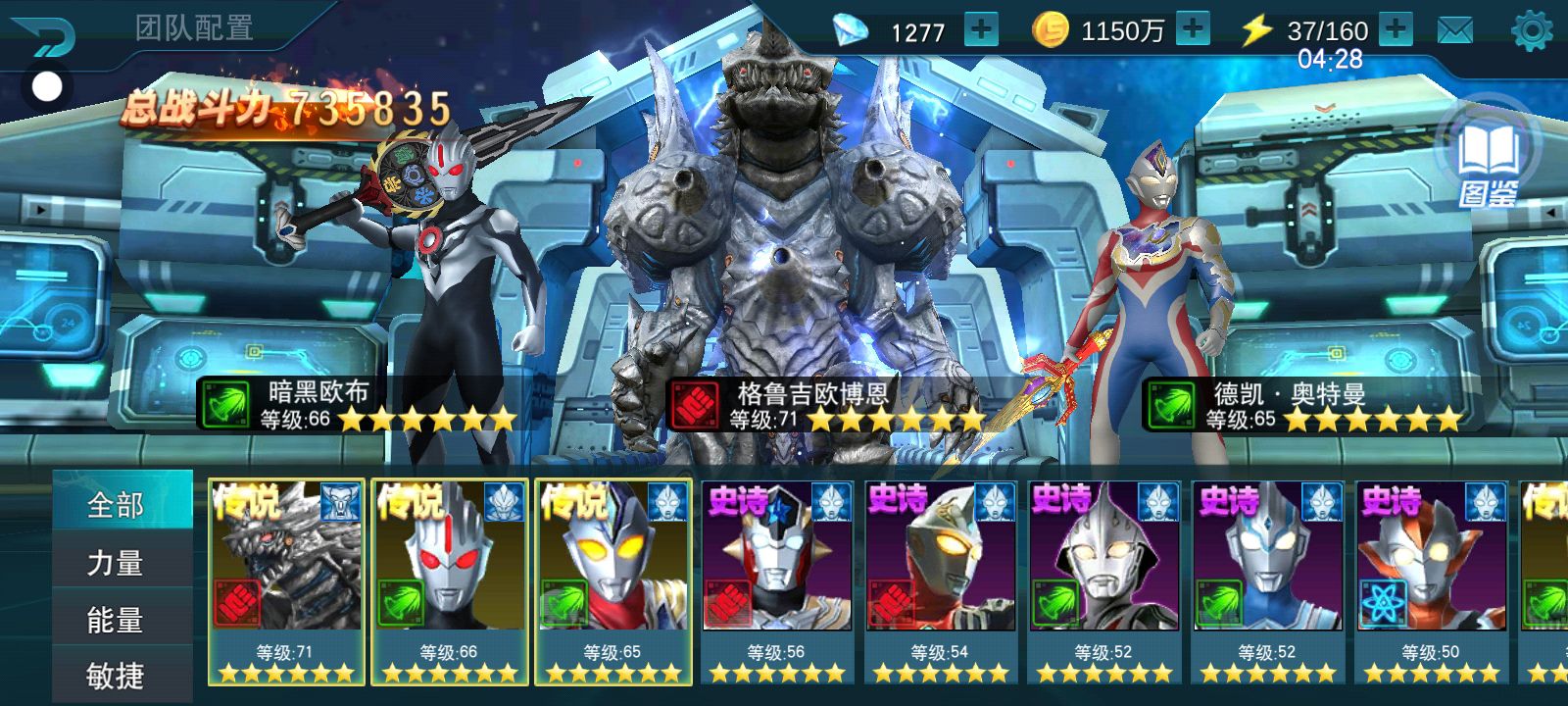Filter heroes by 敏捷

[x=116, y=676]
